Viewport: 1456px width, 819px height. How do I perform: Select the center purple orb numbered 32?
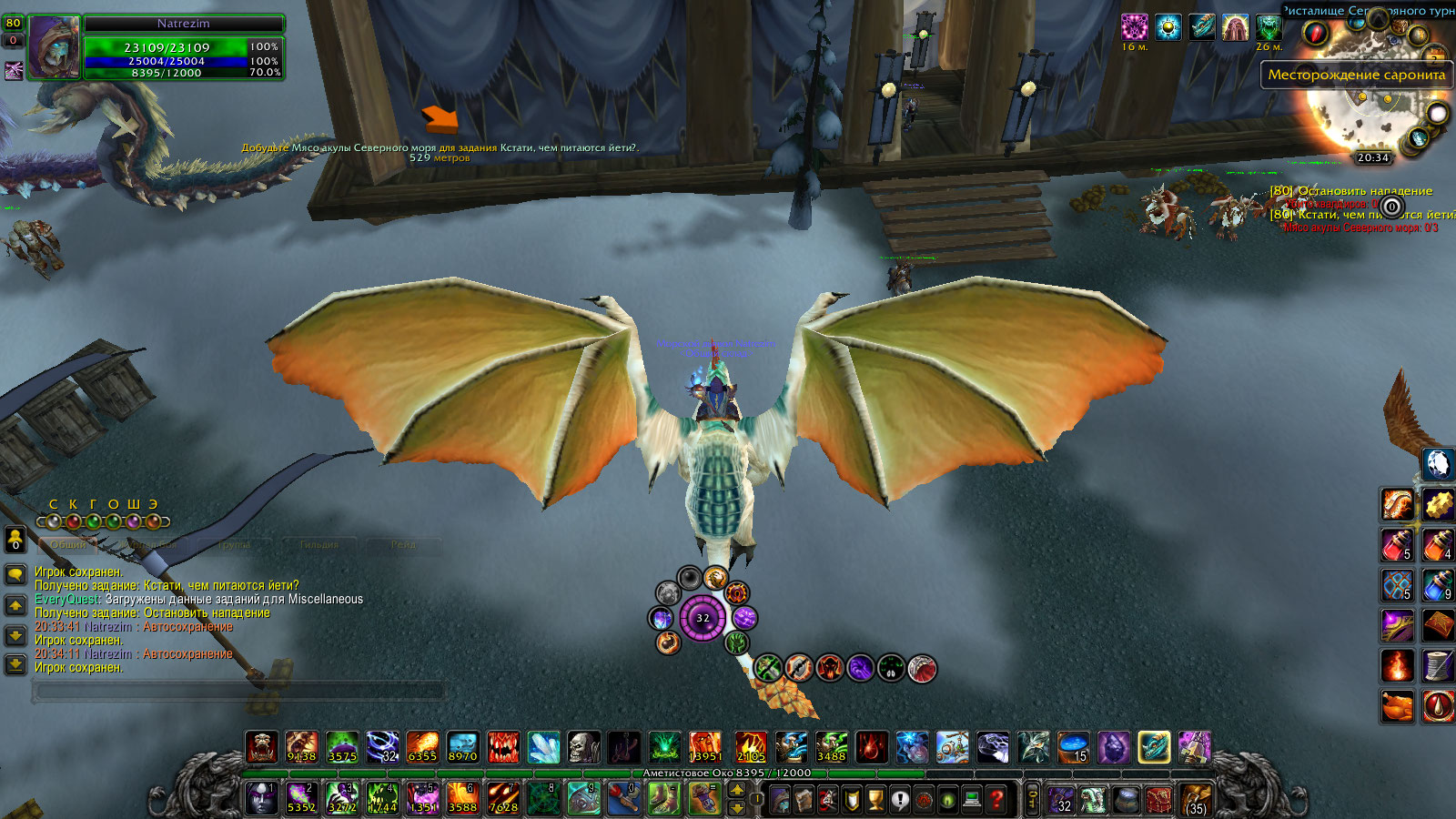(703, 618)
